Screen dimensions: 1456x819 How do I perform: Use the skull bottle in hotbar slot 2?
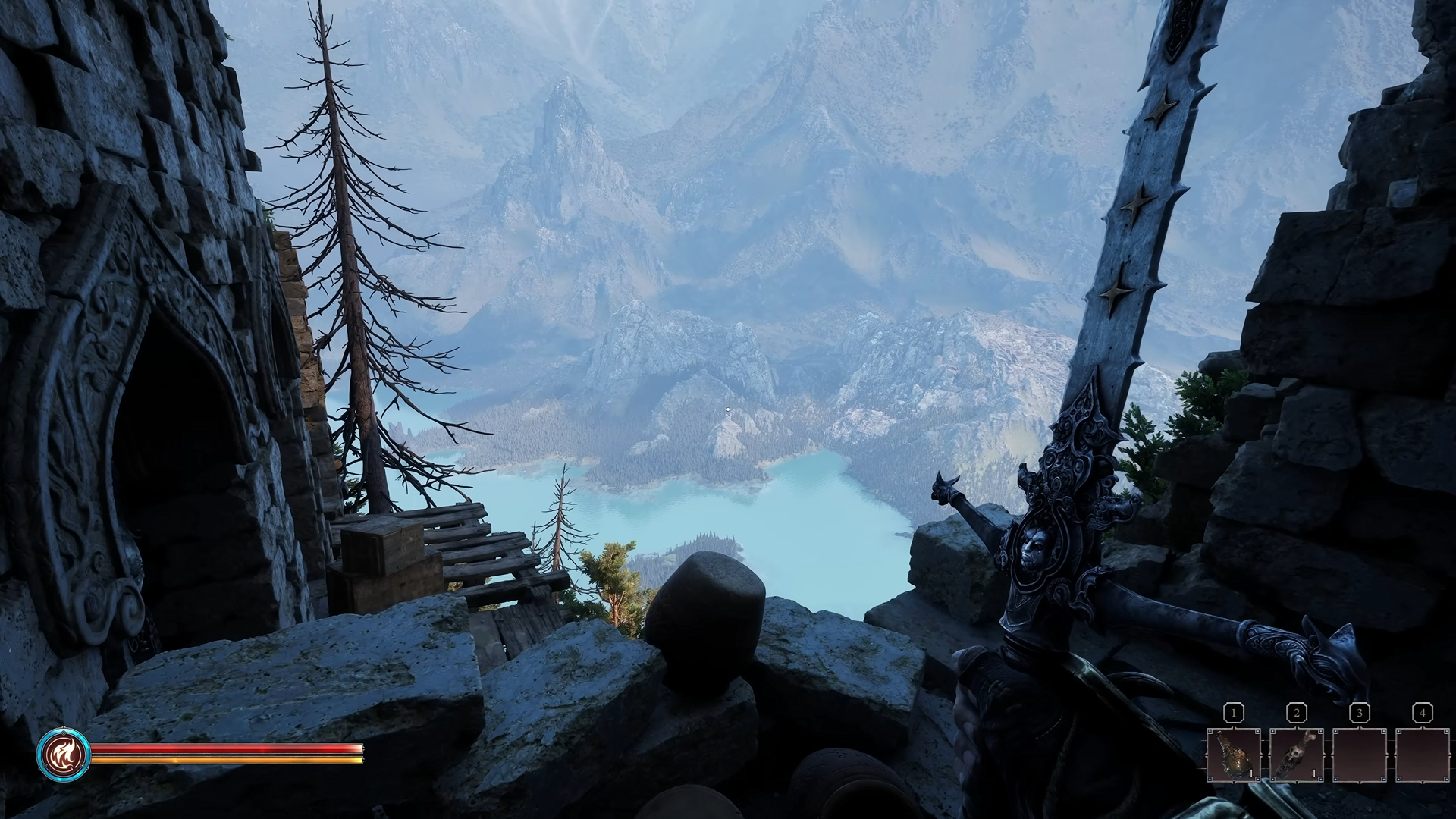point(1297,755)
